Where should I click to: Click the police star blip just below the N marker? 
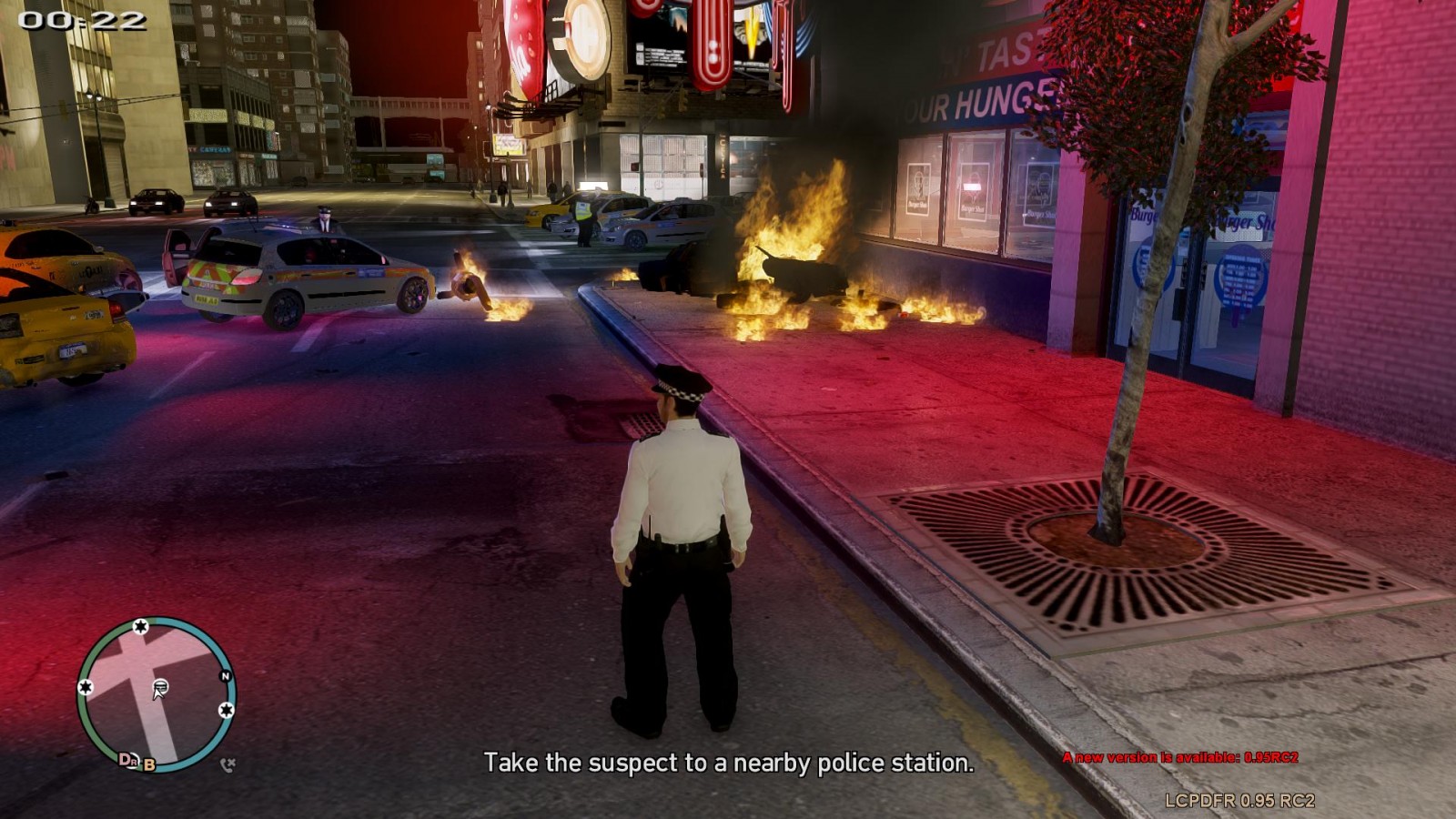pos(226,709)
